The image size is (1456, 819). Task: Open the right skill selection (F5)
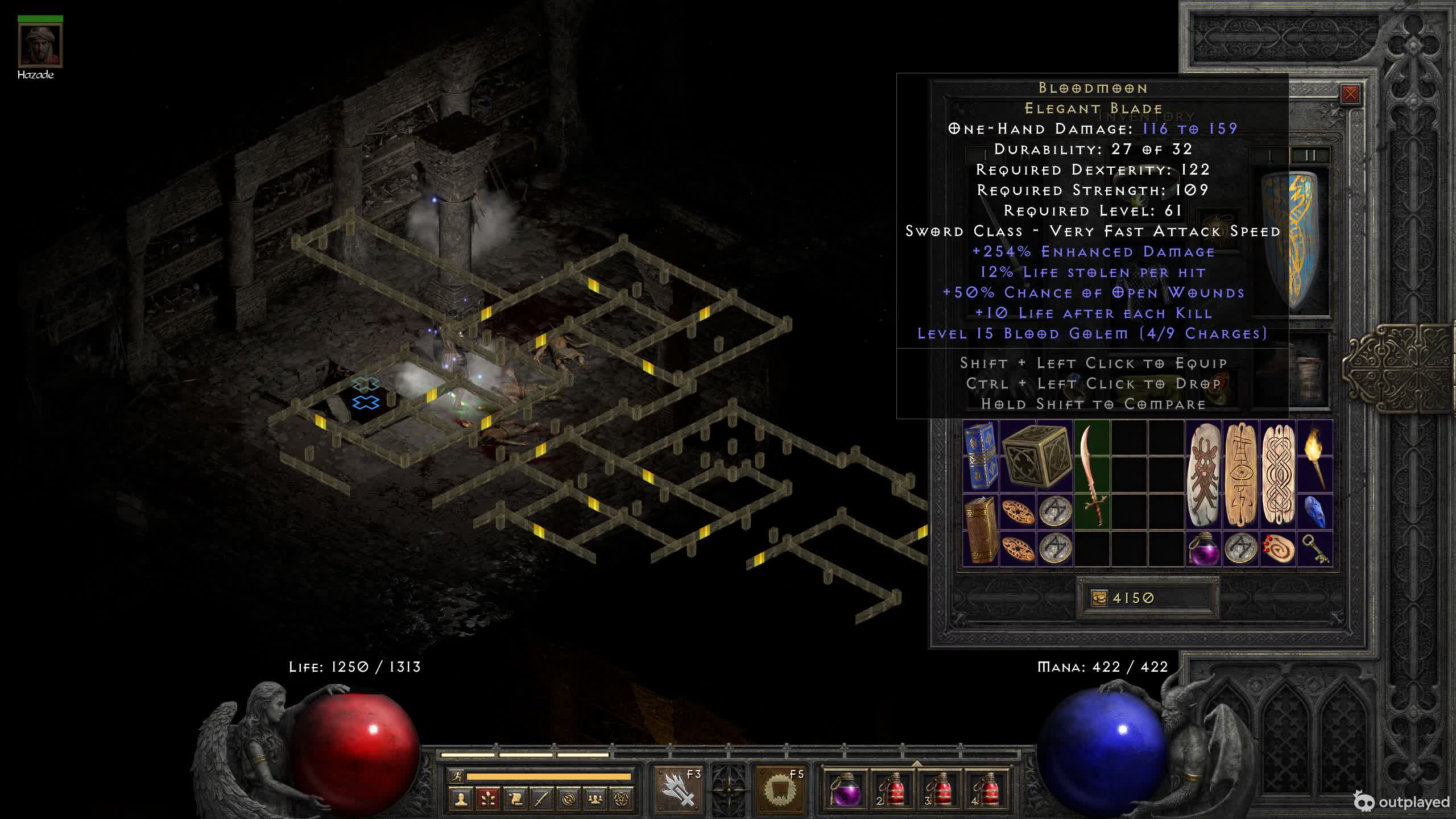(x=780, y=789)
